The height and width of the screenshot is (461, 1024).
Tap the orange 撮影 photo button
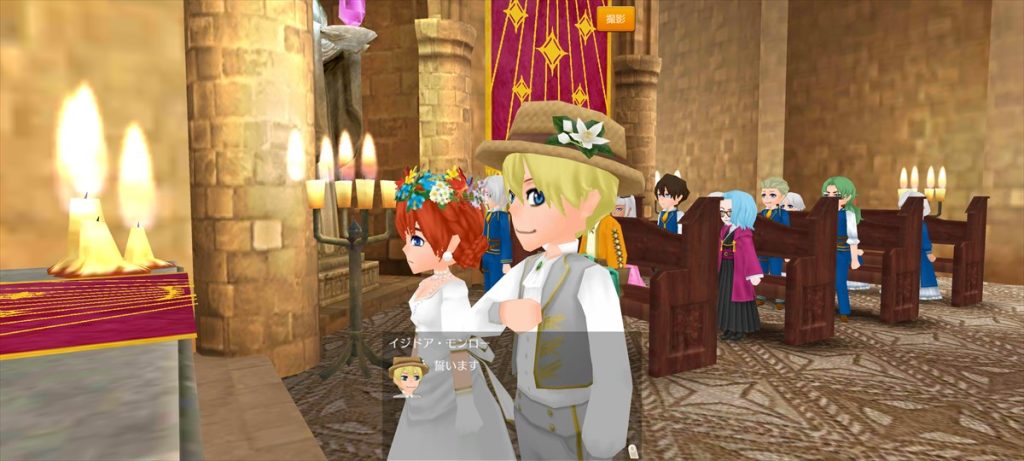click(616, 18)
